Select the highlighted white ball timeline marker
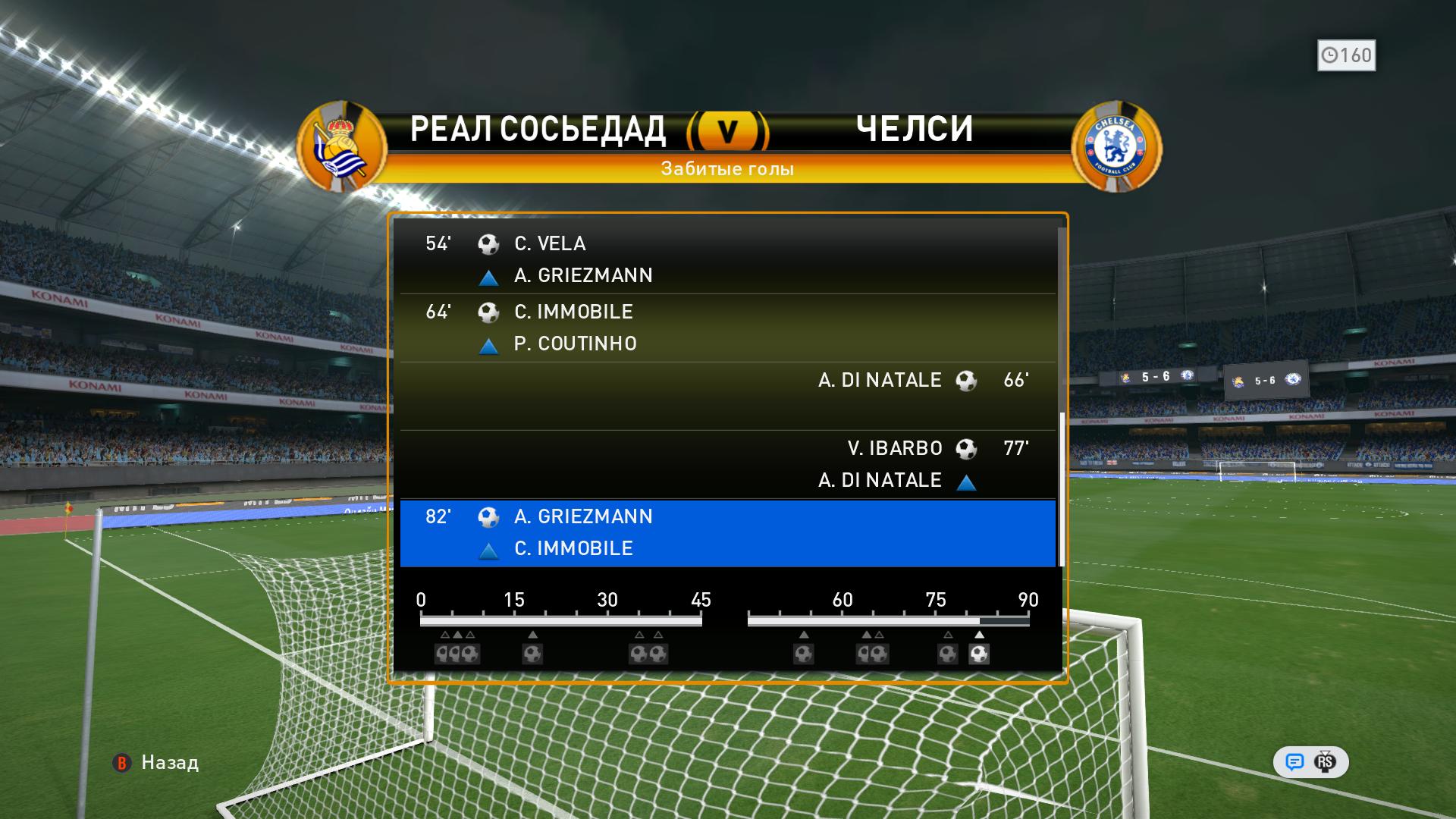 (979, 654)
